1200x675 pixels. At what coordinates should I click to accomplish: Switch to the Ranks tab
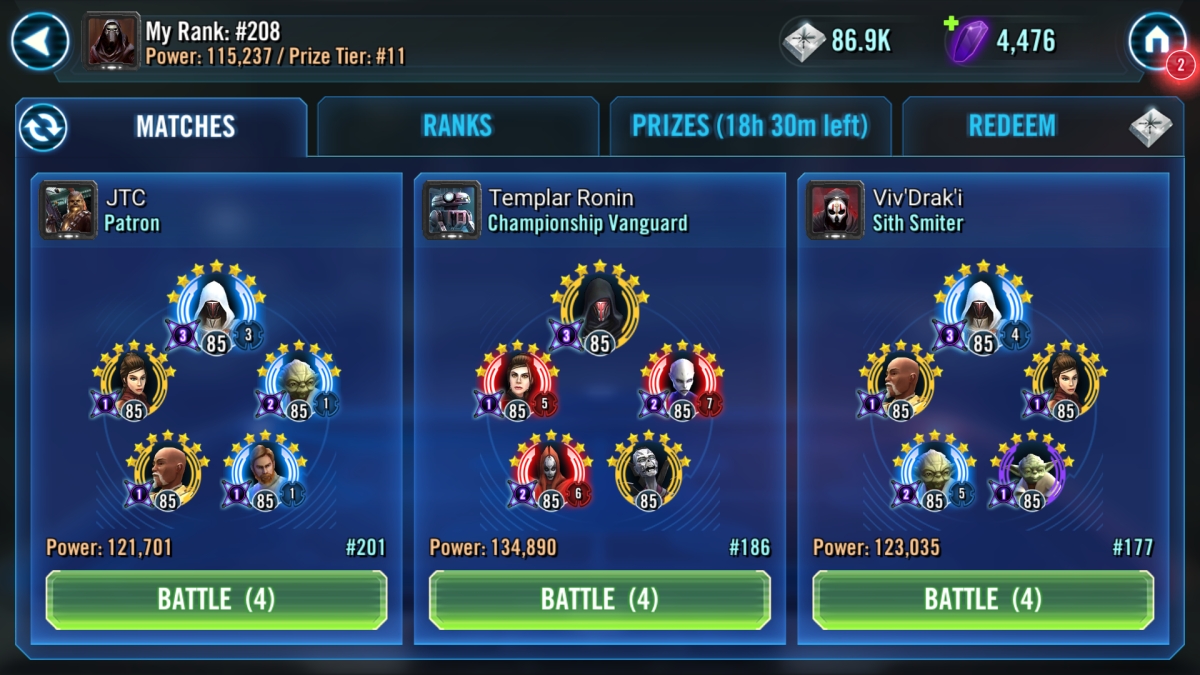click(457, 126)
